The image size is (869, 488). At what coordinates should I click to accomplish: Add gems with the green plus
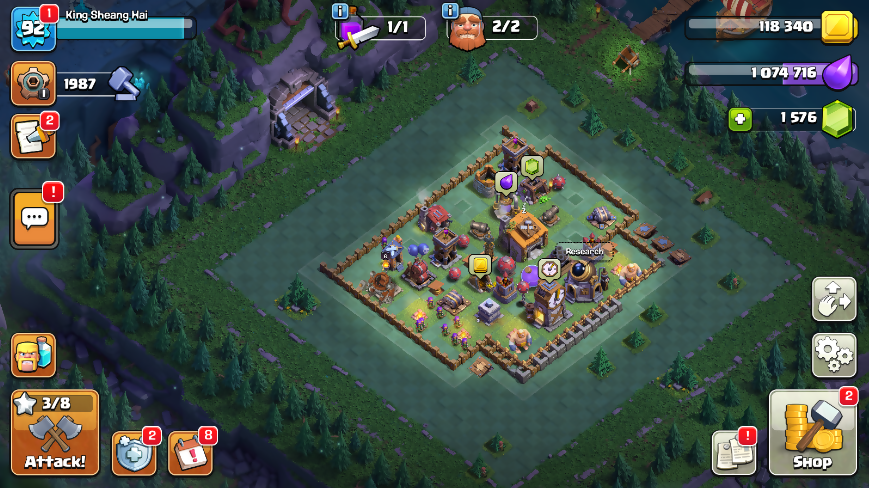tap(740, 118)
